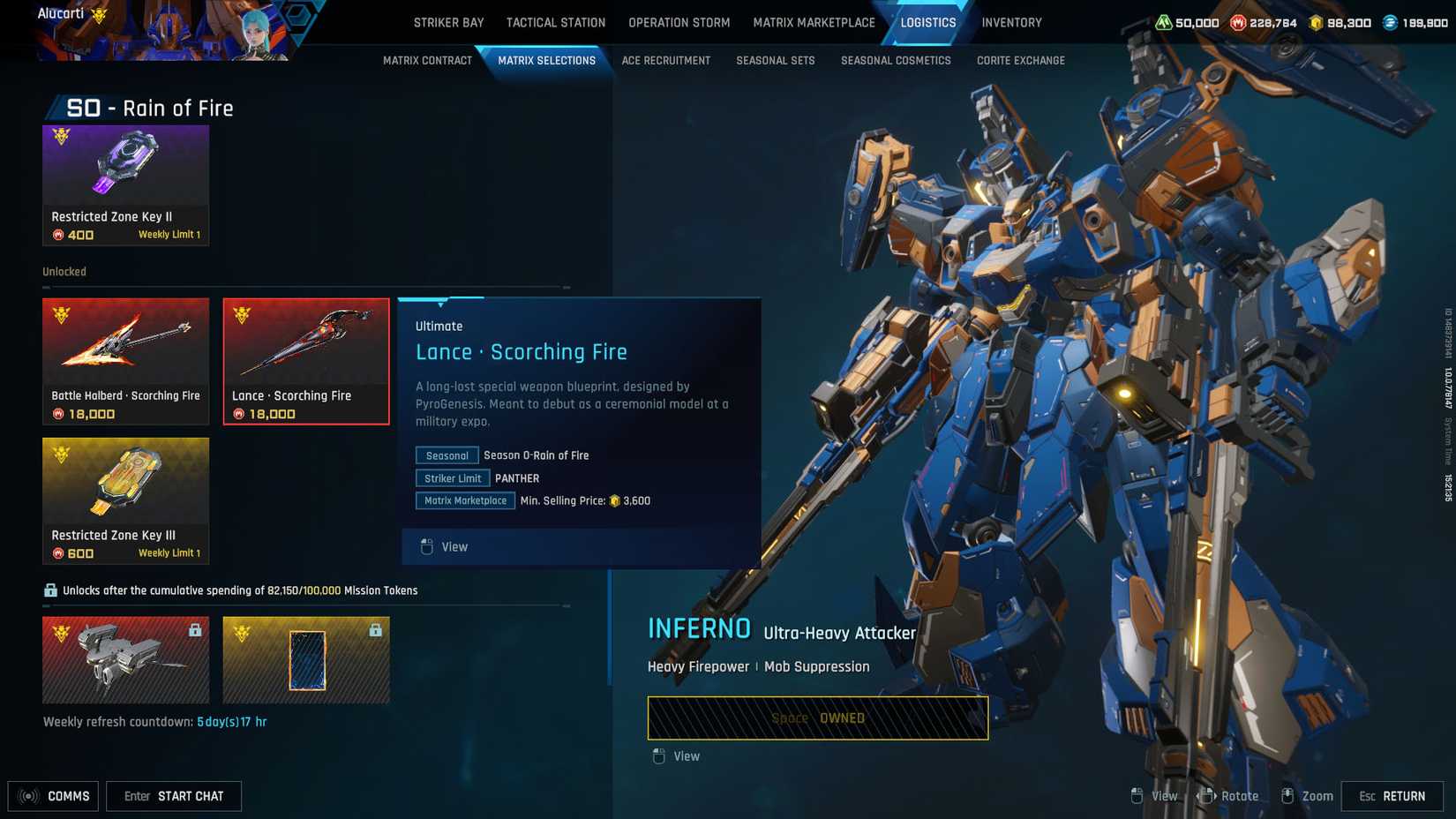Click the OWNED status bar for INFERNO

tap(818, 718)
